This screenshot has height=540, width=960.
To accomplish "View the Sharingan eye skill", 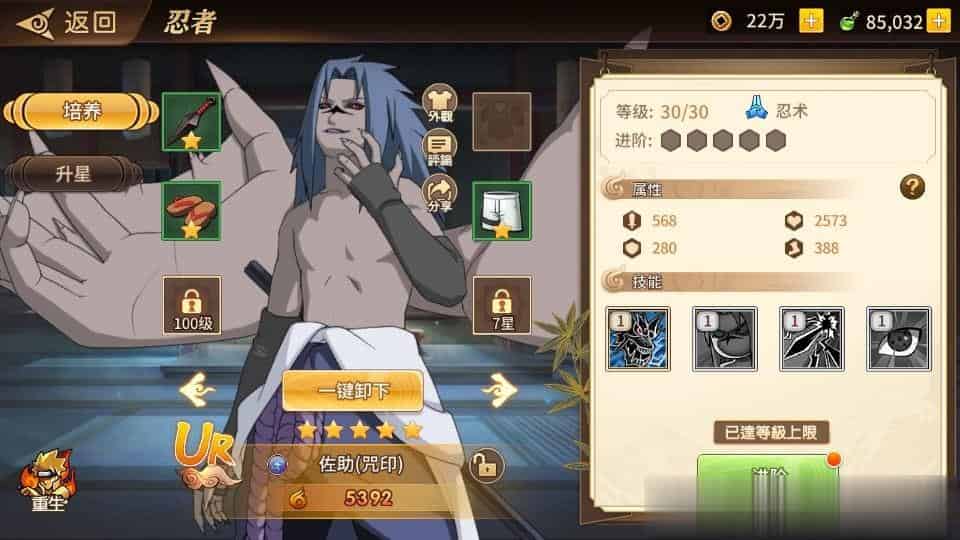I will (x=898, y=340).
